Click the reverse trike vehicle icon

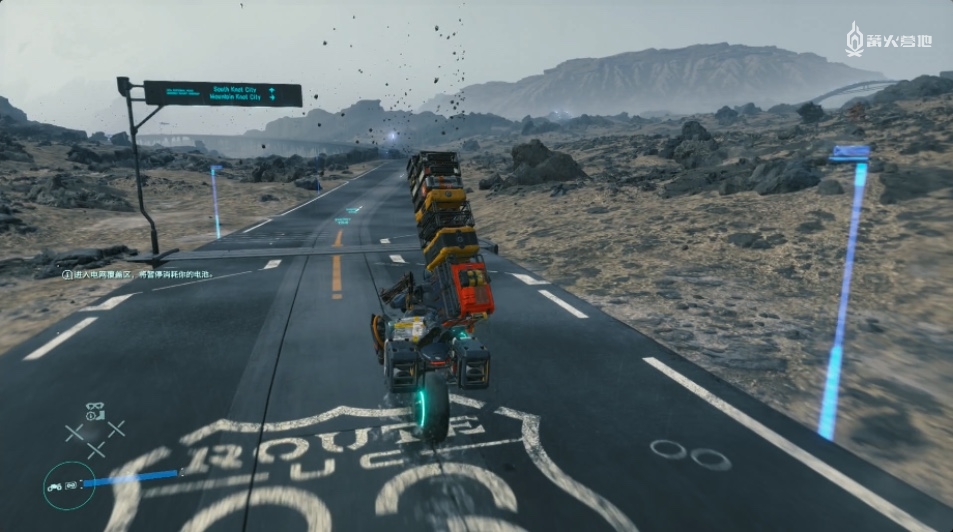[x=56, y=486]
